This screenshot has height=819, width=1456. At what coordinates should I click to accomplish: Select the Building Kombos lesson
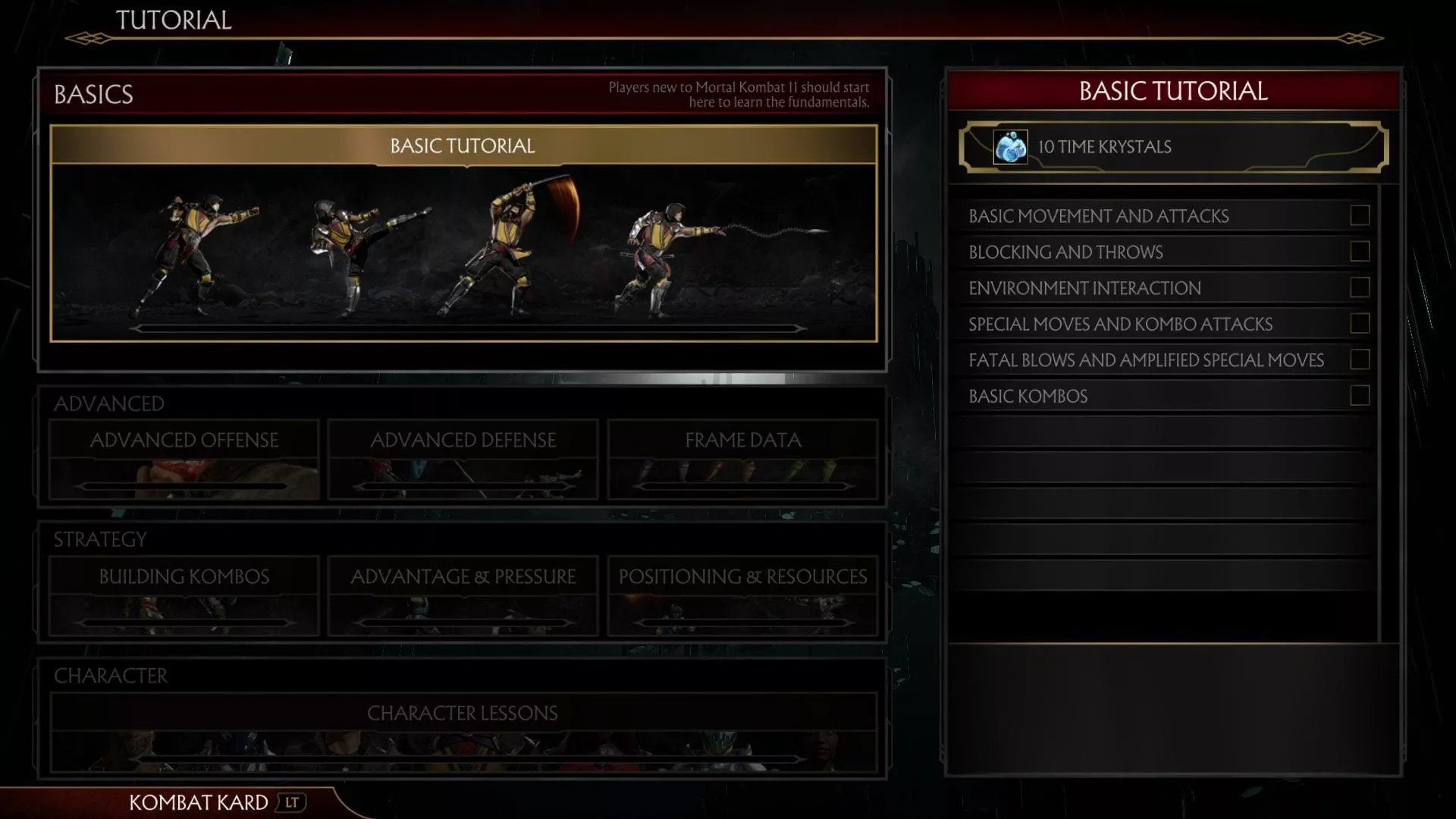tap(184, 595)
